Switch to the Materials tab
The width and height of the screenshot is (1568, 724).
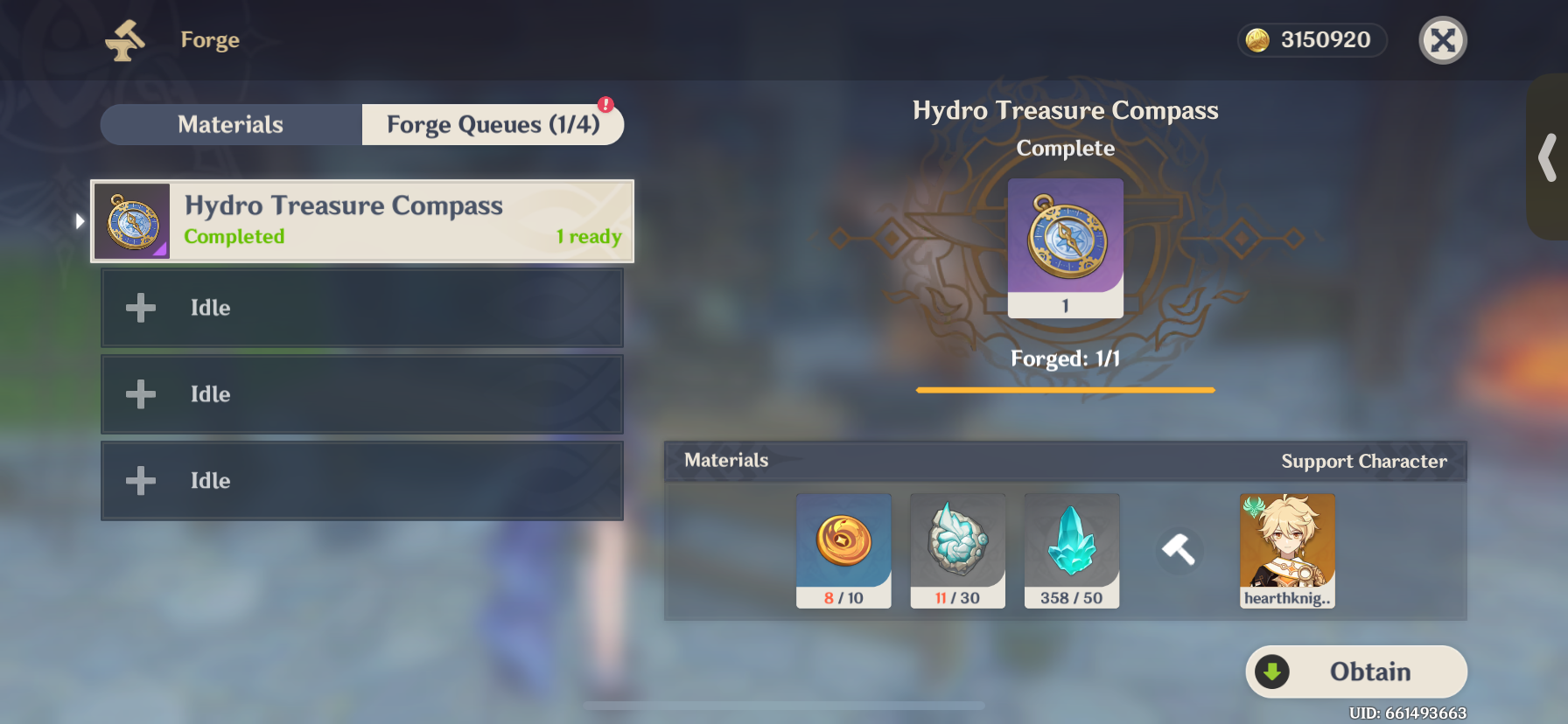(230, 124)
